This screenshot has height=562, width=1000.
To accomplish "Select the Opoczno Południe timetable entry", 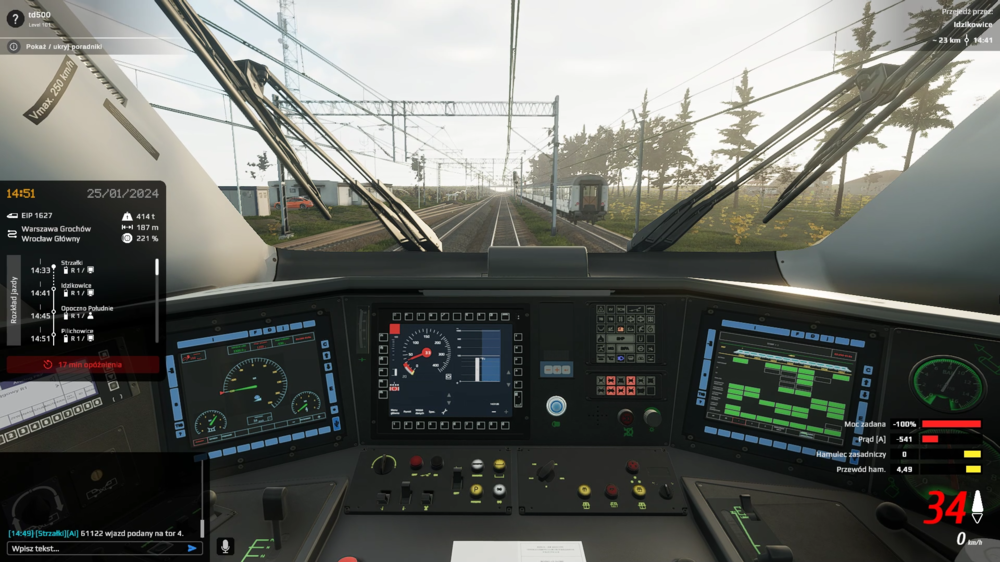I will 86,312.
